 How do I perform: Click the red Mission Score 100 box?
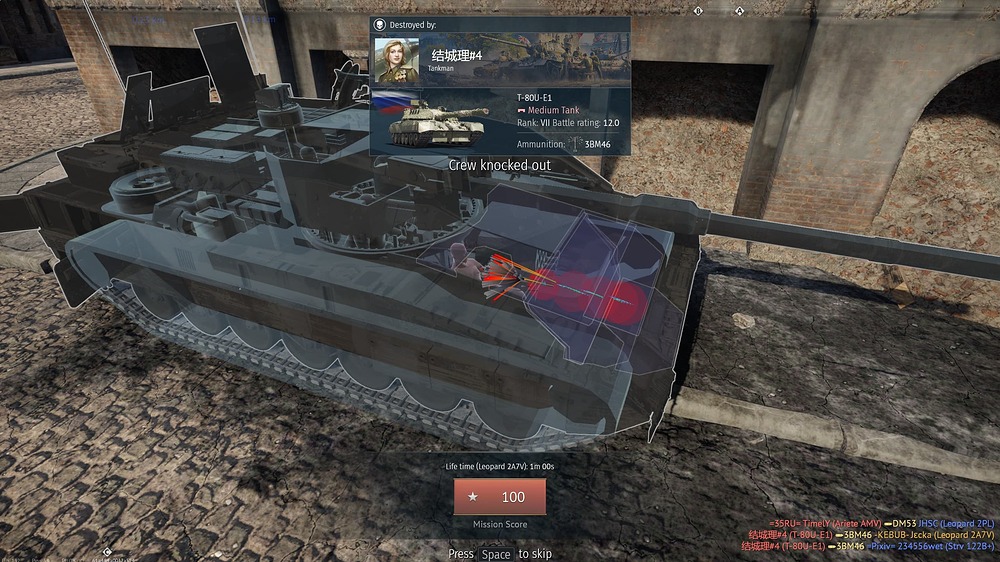coord(499,497)
